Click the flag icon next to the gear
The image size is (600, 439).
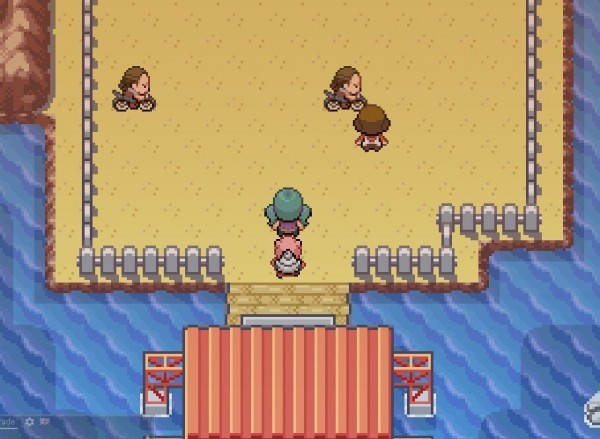click(x=45, y=422)
